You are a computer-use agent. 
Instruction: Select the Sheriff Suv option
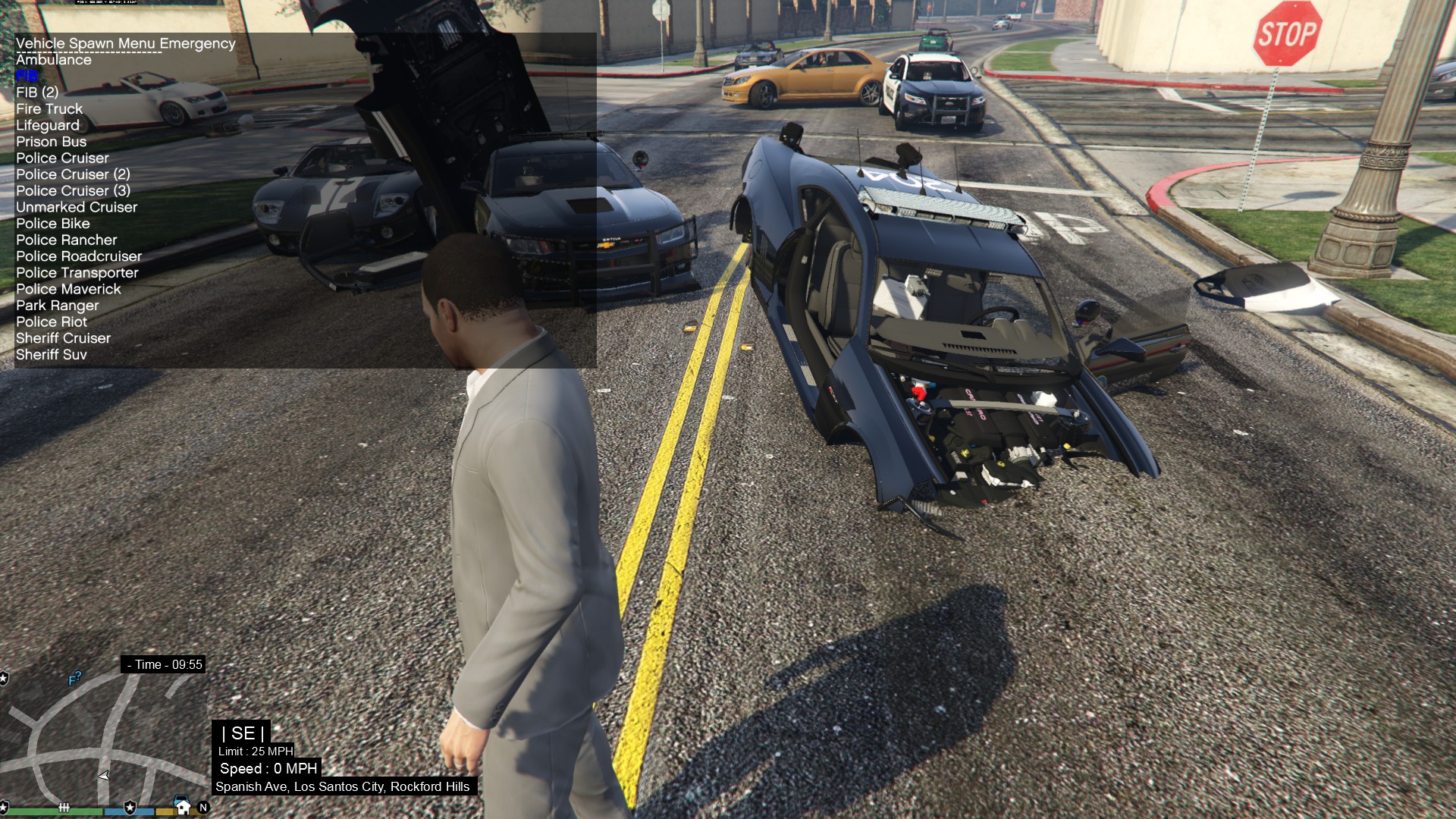[x=51, y=355]
